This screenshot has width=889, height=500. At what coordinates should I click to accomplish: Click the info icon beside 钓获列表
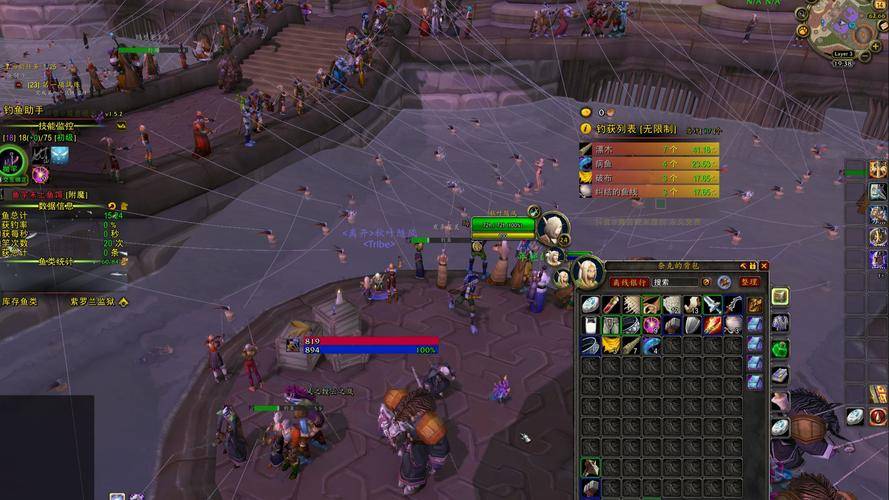pyautogui.click(x=587, y=130)
